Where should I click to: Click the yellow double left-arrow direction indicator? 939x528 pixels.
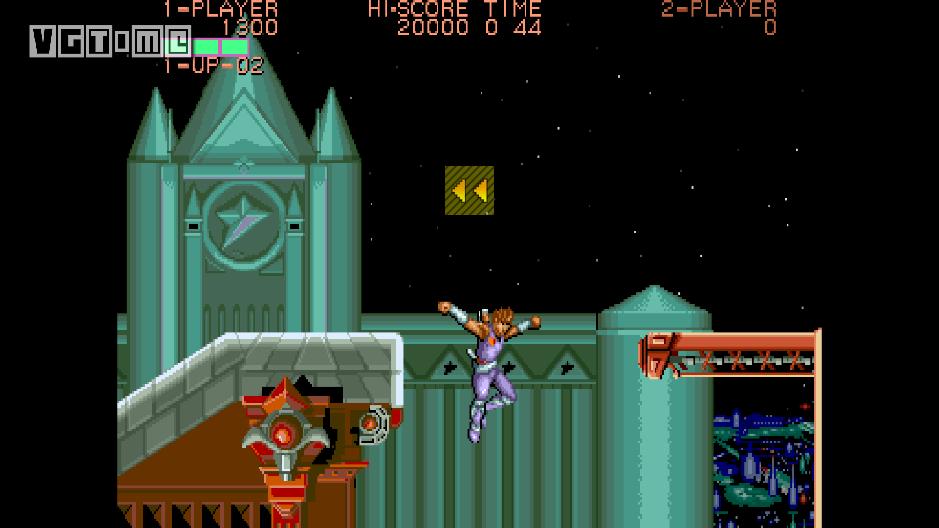[x=469, y=190]
